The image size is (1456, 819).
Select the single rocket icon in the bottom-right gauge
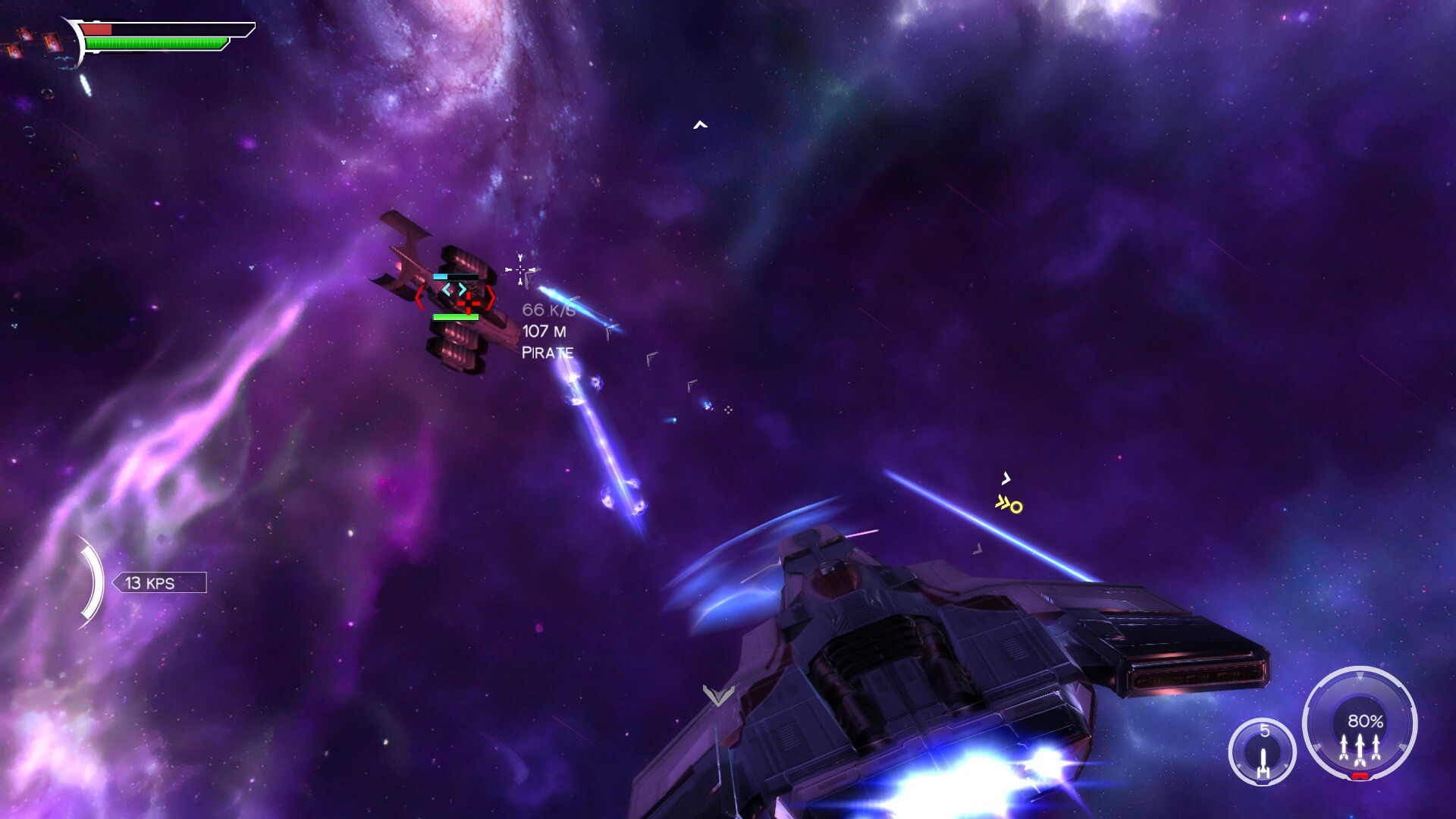pos(1264,764)
